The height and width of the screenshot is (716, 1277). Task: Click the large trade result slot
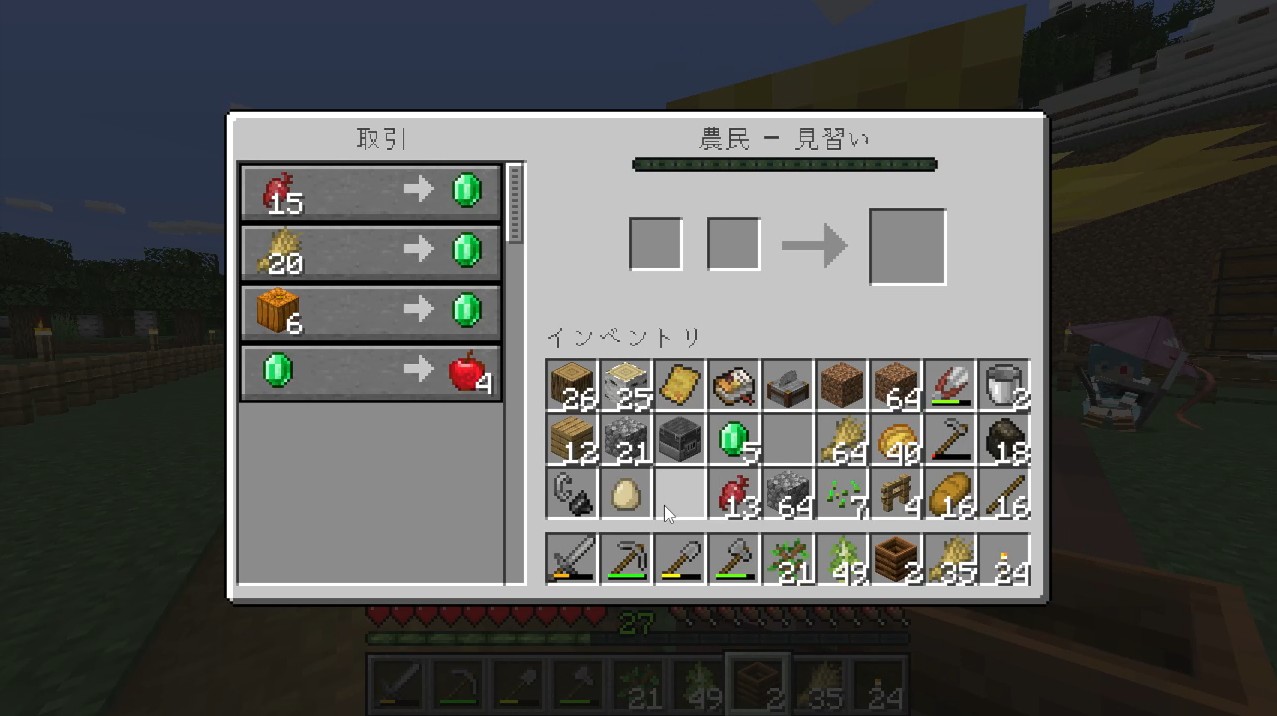[907, 246]
